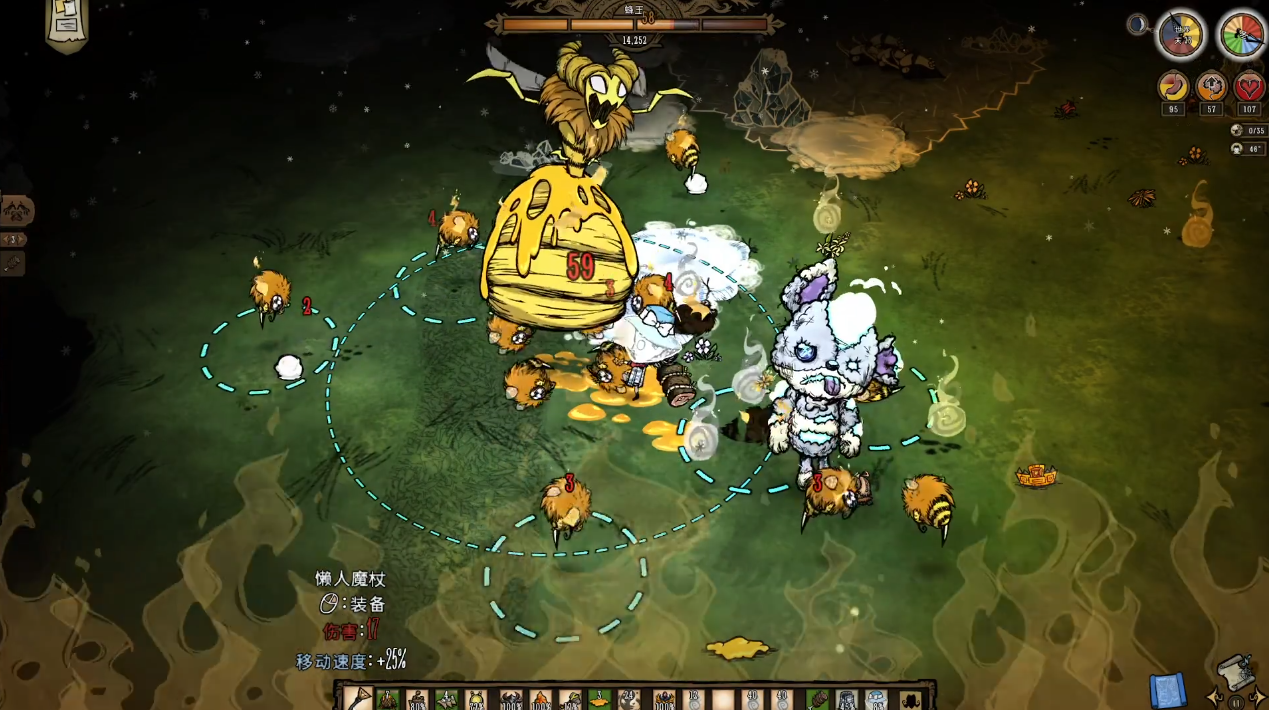
Task: Select the staff in the first inventory slot
Action: point(359,698)
